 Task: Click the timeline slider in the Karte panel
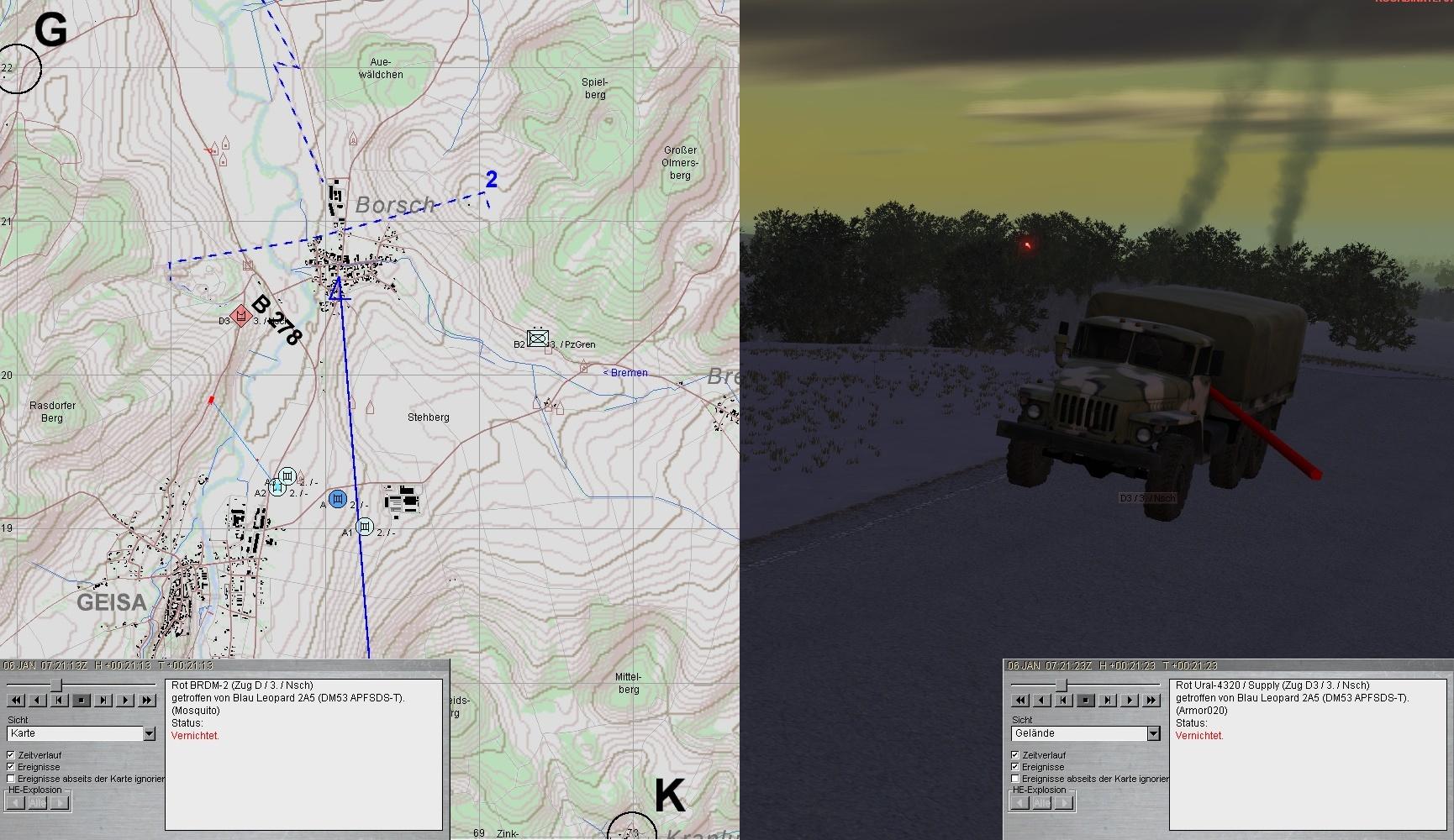(56, 685)
